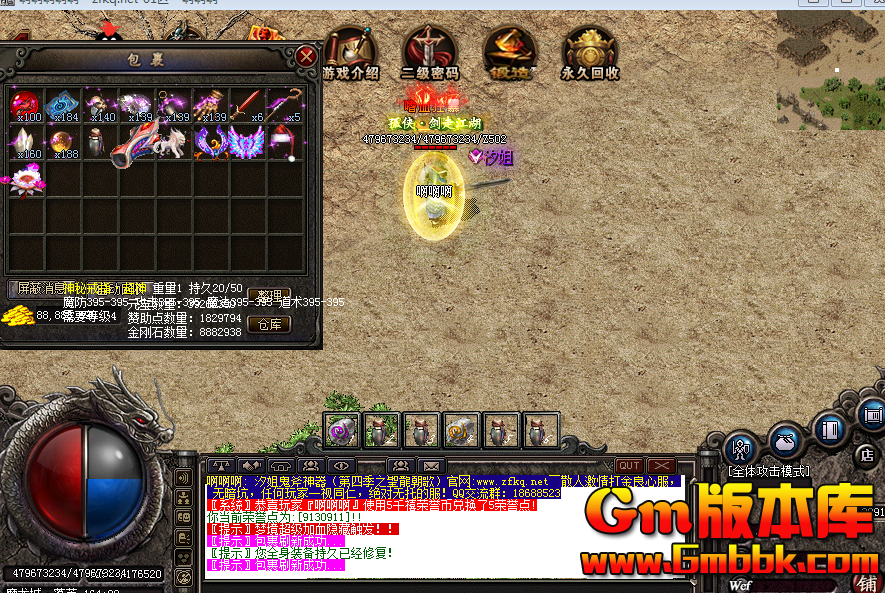Image resolution: width=885 pixels, height=593 pixels.
Task: Open the 二级密码 secondary password menu
Action: click(x=430, y=52)
